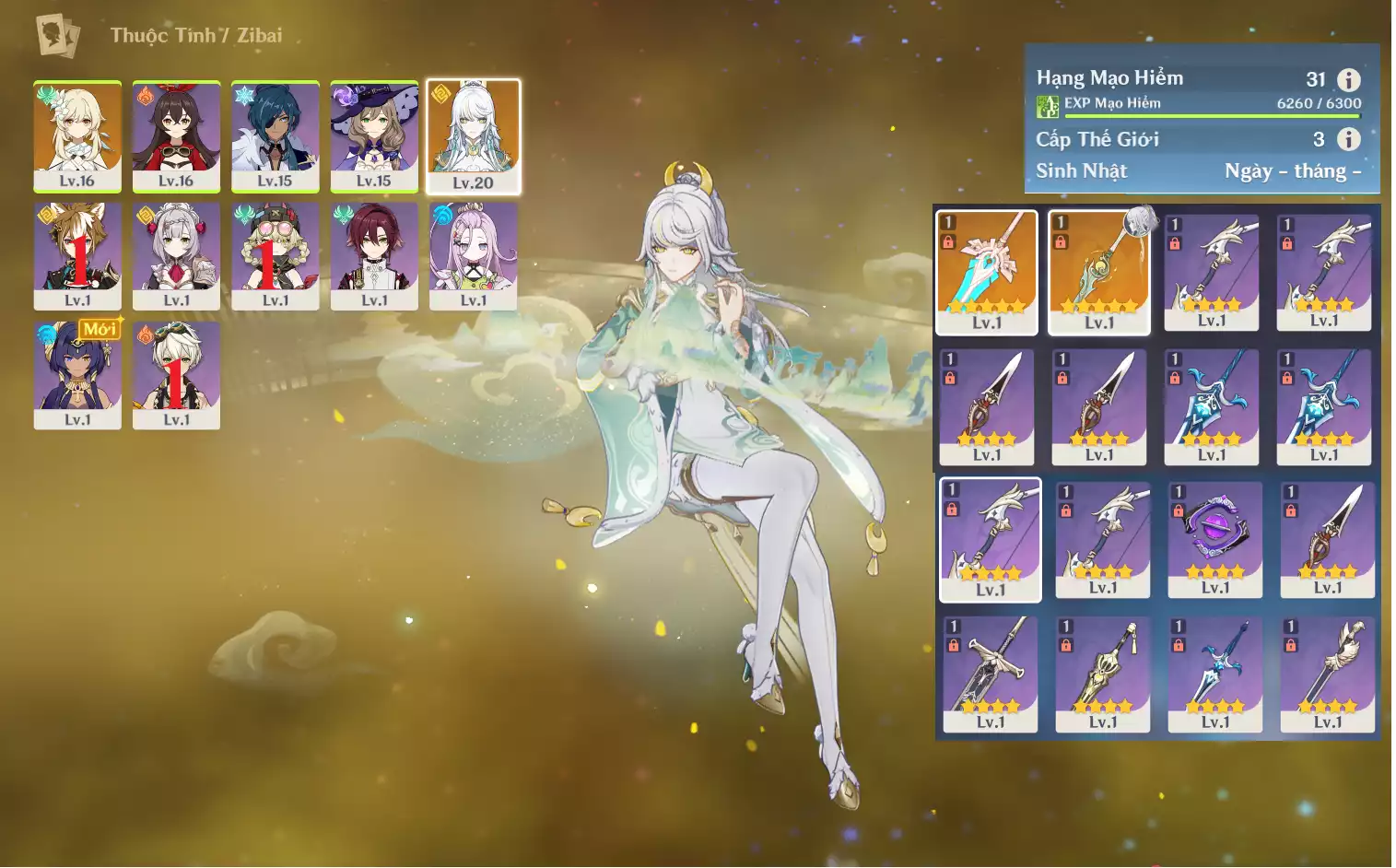Pick the Shikanoin Heizou character card
The width and height of the screenshot is (1396, 868).
(x=374, y=255)
